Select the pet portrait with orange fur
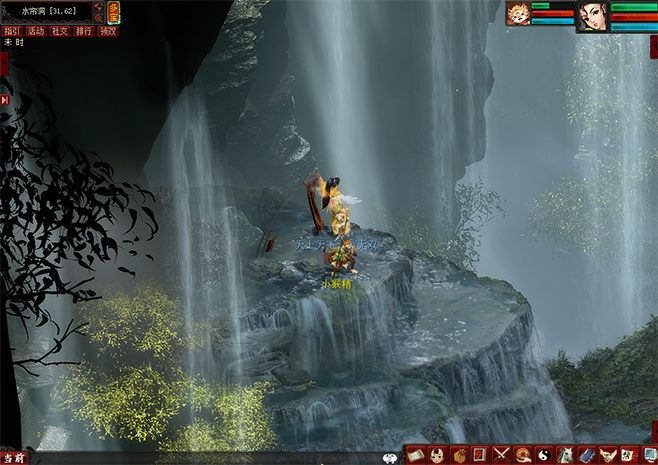The width and height of the screenshot is (658, 465). pyautogui.click(x=518, y=13)
